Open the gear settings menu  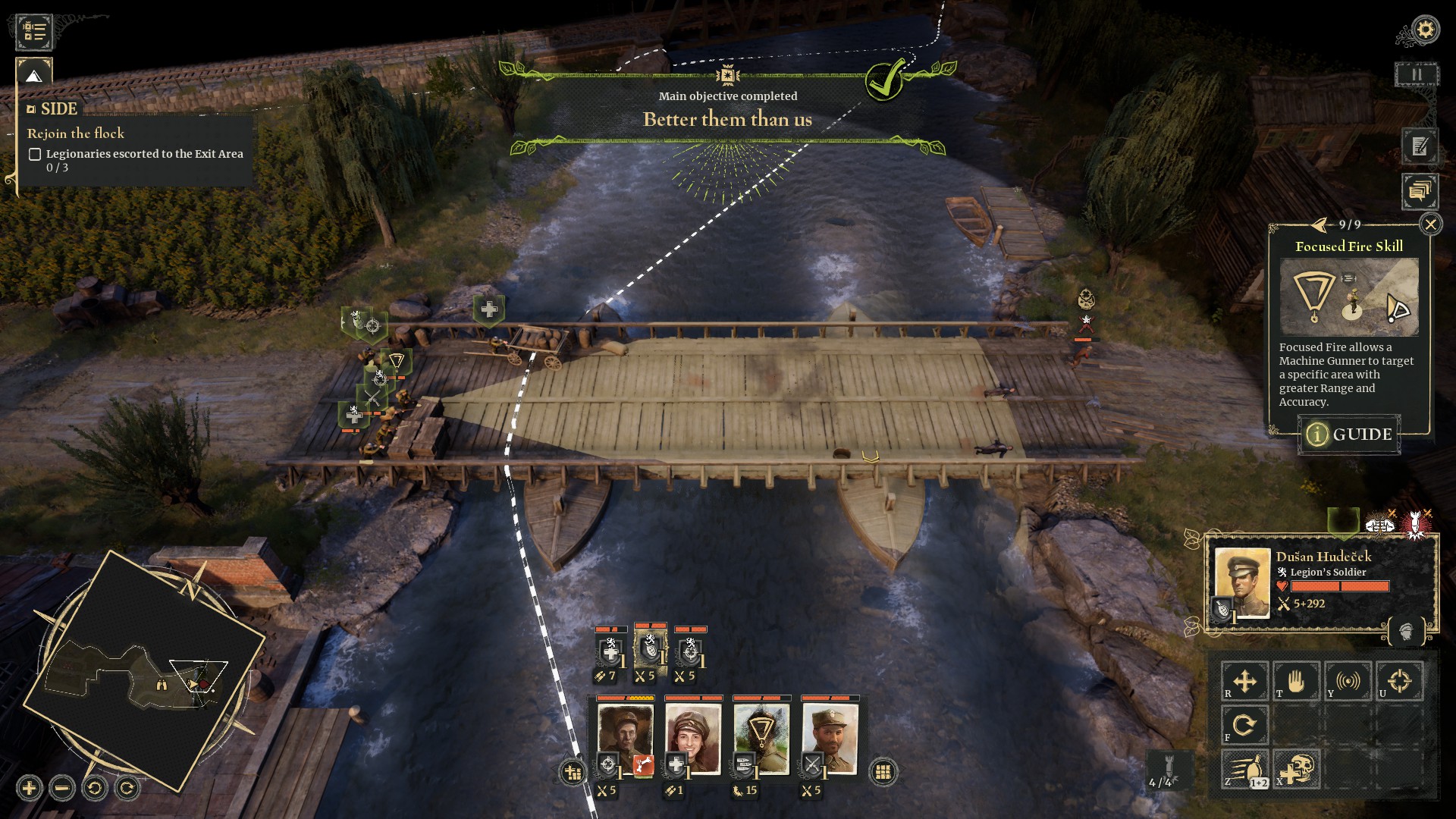1426,30
